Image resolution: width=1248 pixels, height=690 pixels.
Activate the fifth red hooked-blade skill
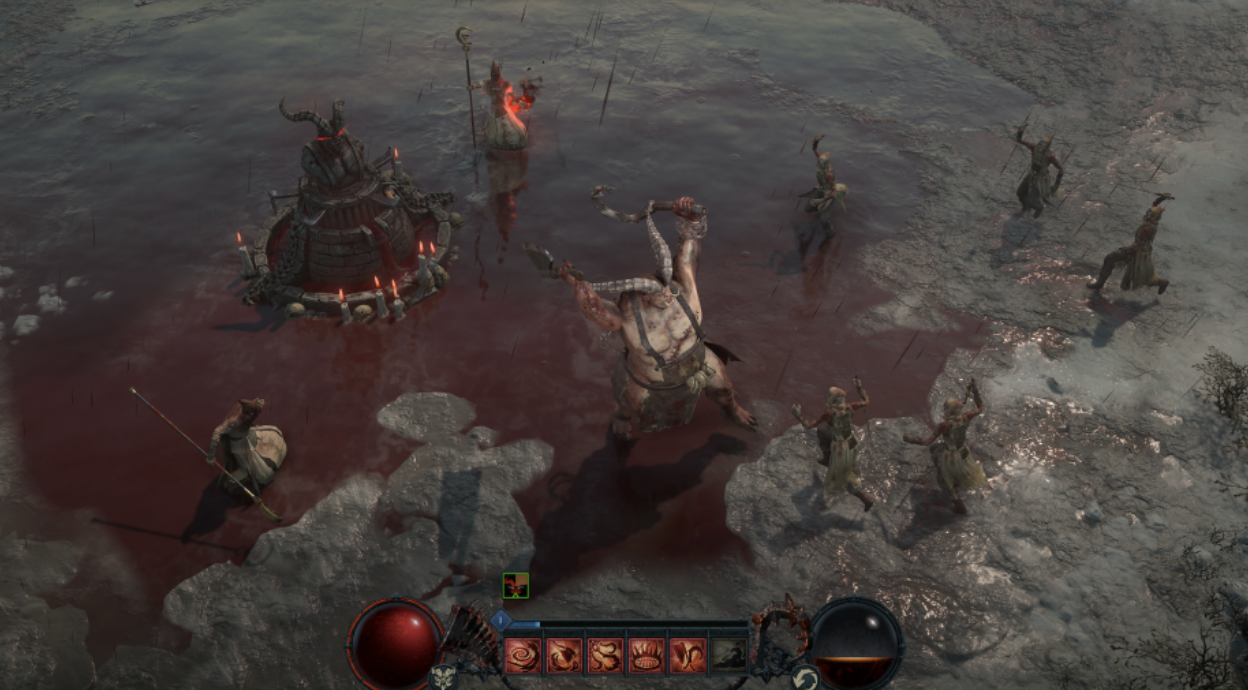(687, 655)
